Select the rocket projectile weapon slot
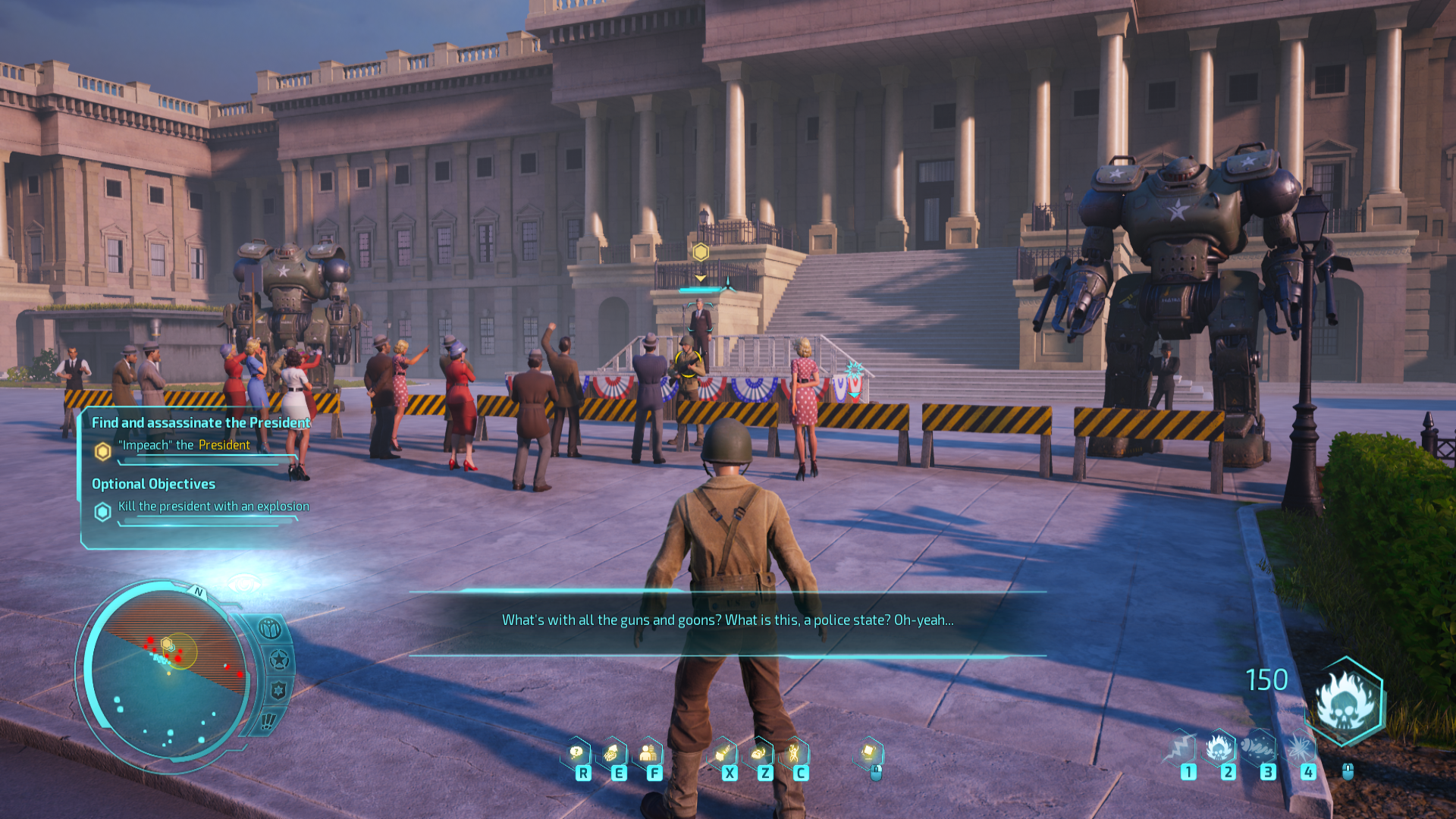 pyautogui.click(x=1260, y=748)
